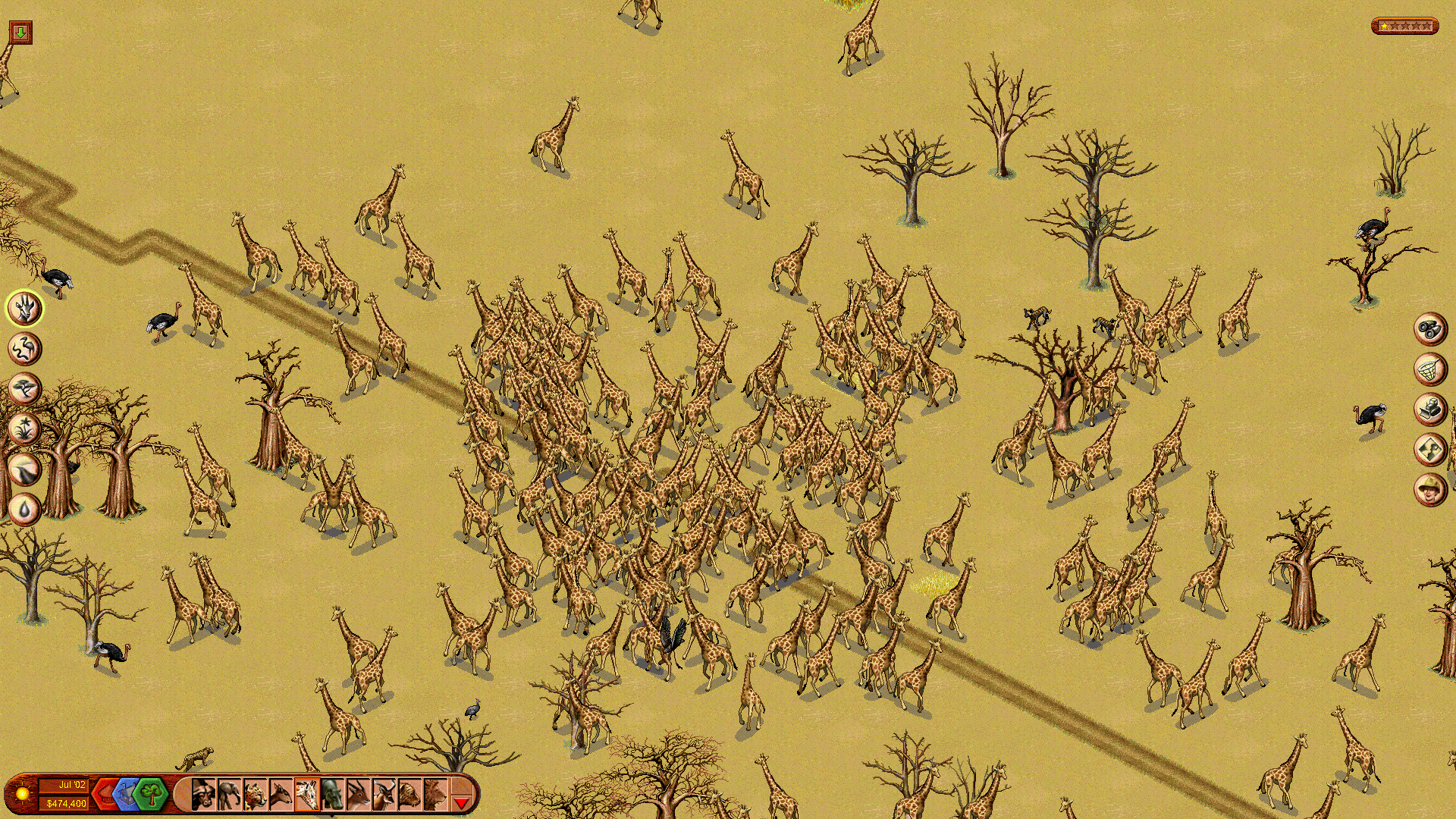1456x819 pixels.
Task: Select the water drop tool
Action: [25, 510]
